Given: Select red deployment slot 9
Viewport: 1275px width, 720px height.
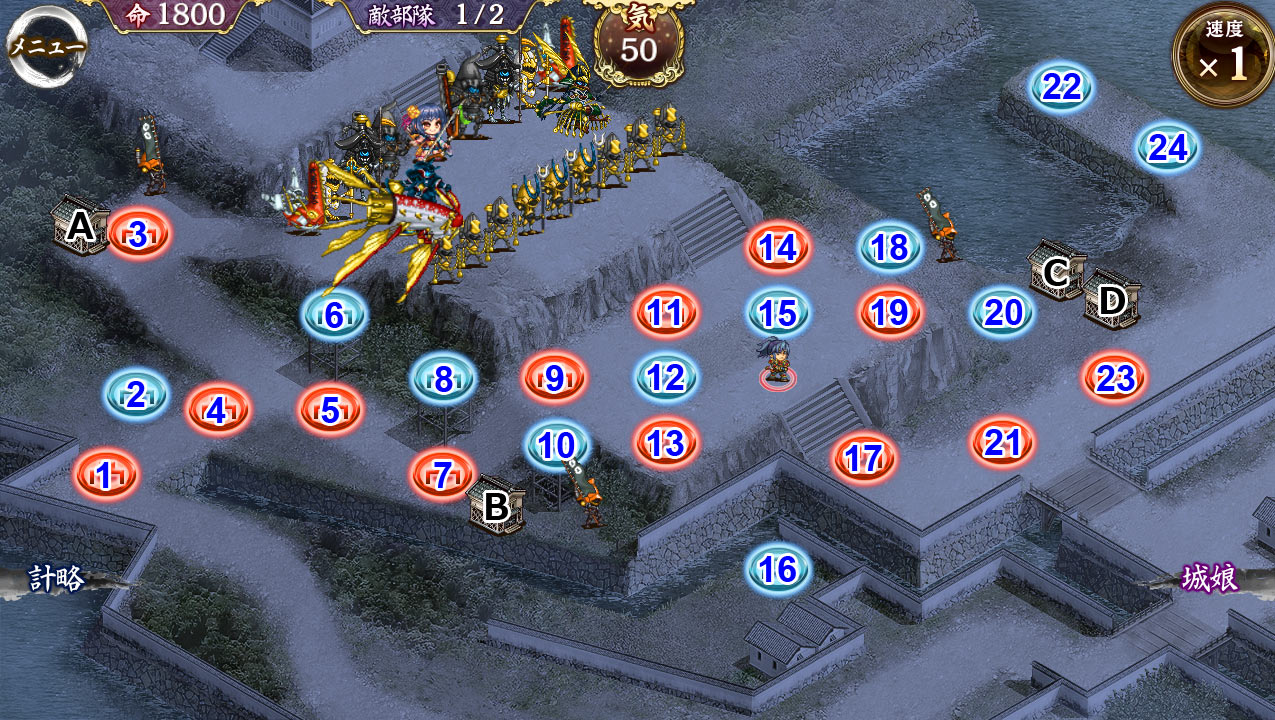Looking at the screenshot, I should [x=554, y=378].
